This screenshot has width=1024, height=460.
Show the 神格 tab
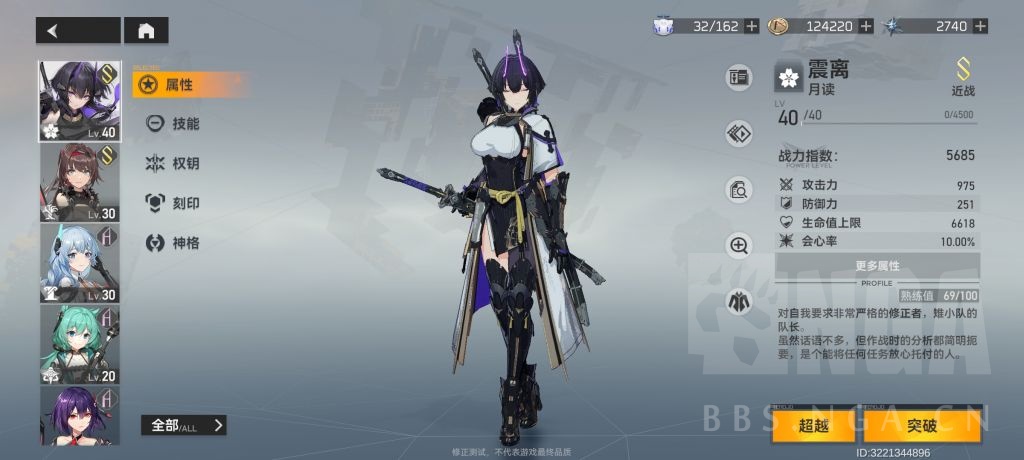185,243
